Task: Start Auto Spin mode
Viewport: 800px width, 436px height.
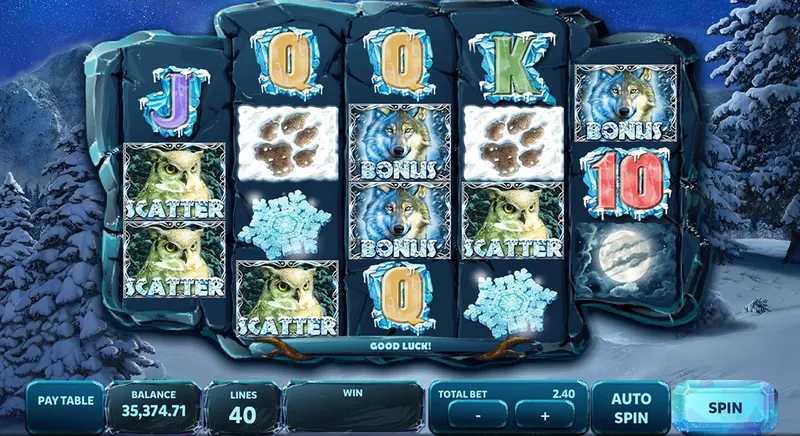Action: [631, 406]
